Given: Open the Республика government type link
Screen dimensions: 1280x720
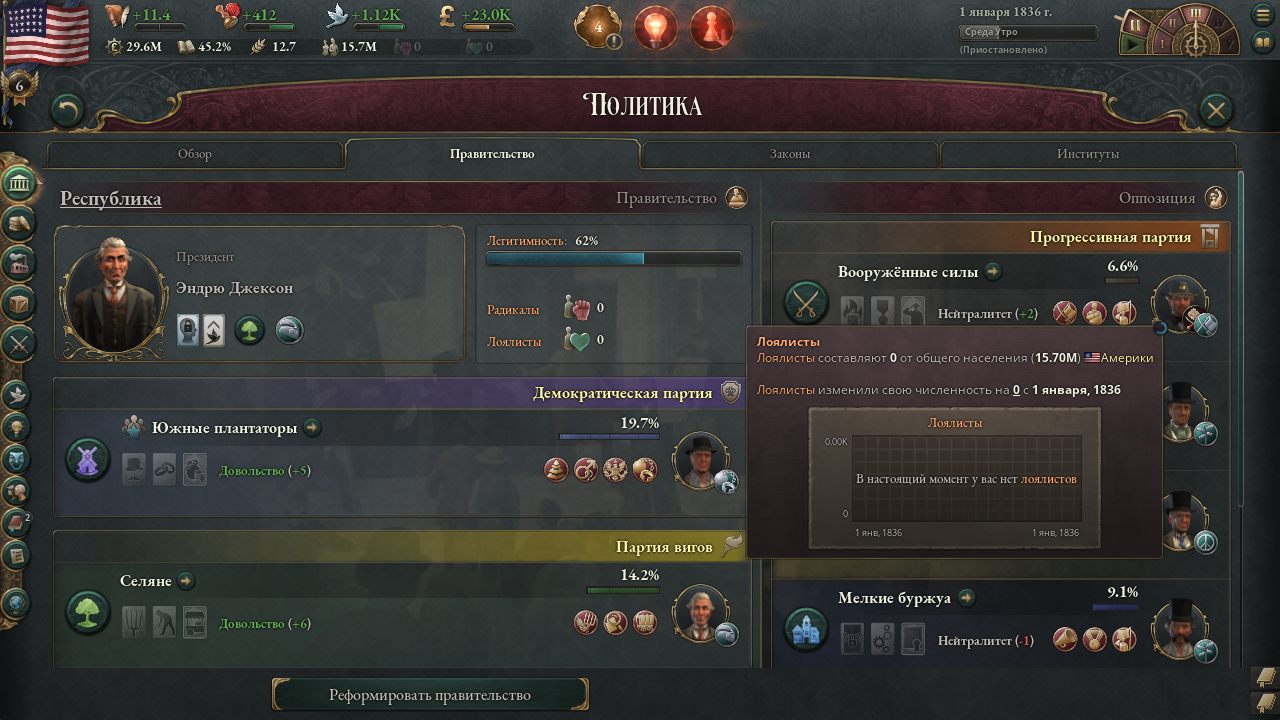Looking at the screenshot, I should click(110, 199).
